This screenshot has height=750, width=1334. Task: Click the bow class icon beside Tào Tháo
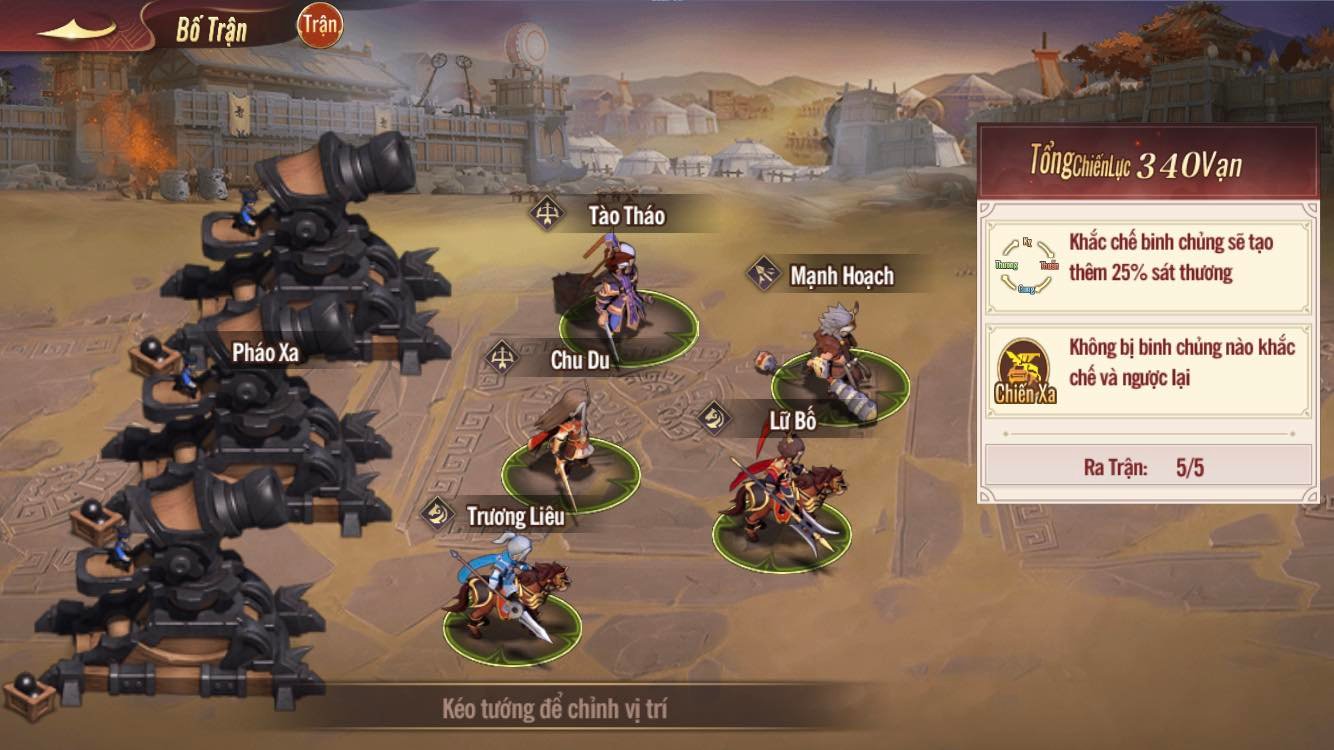point(544,212)
